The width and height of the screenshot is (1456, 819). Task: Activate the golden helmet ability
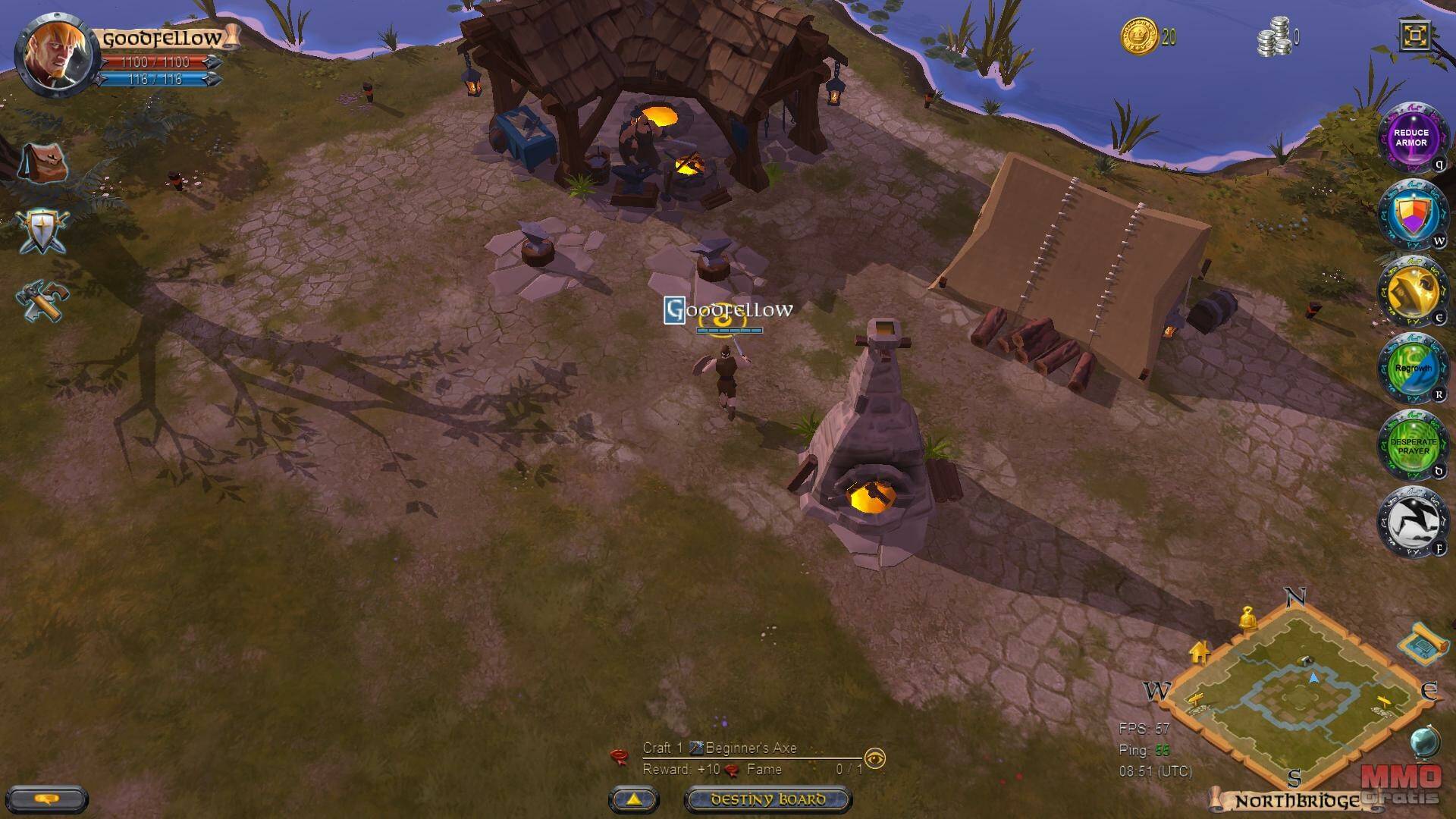click(1412, 292)
